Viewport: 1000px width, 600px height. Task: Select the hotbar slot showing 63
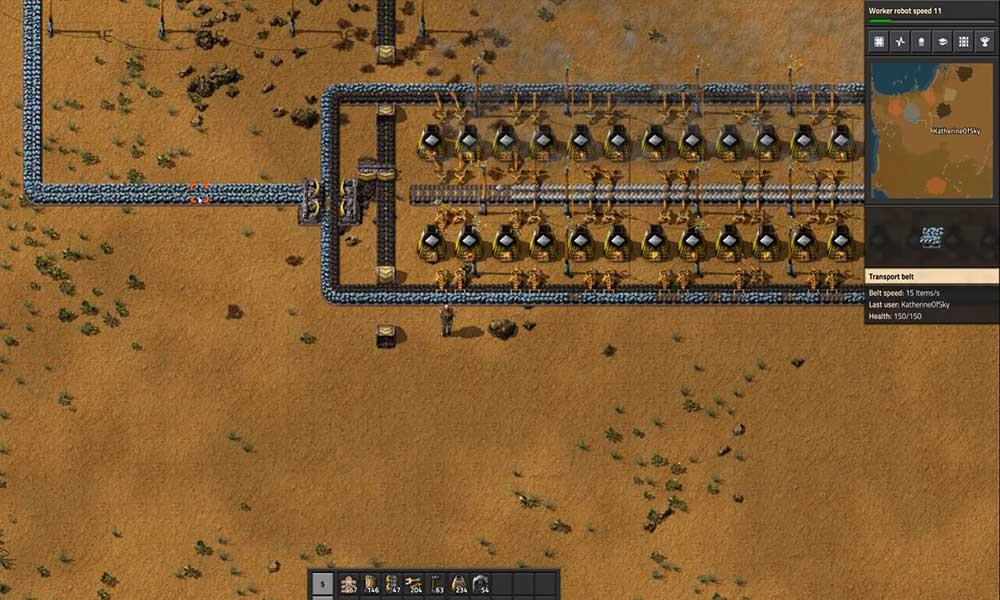point(437,585)
